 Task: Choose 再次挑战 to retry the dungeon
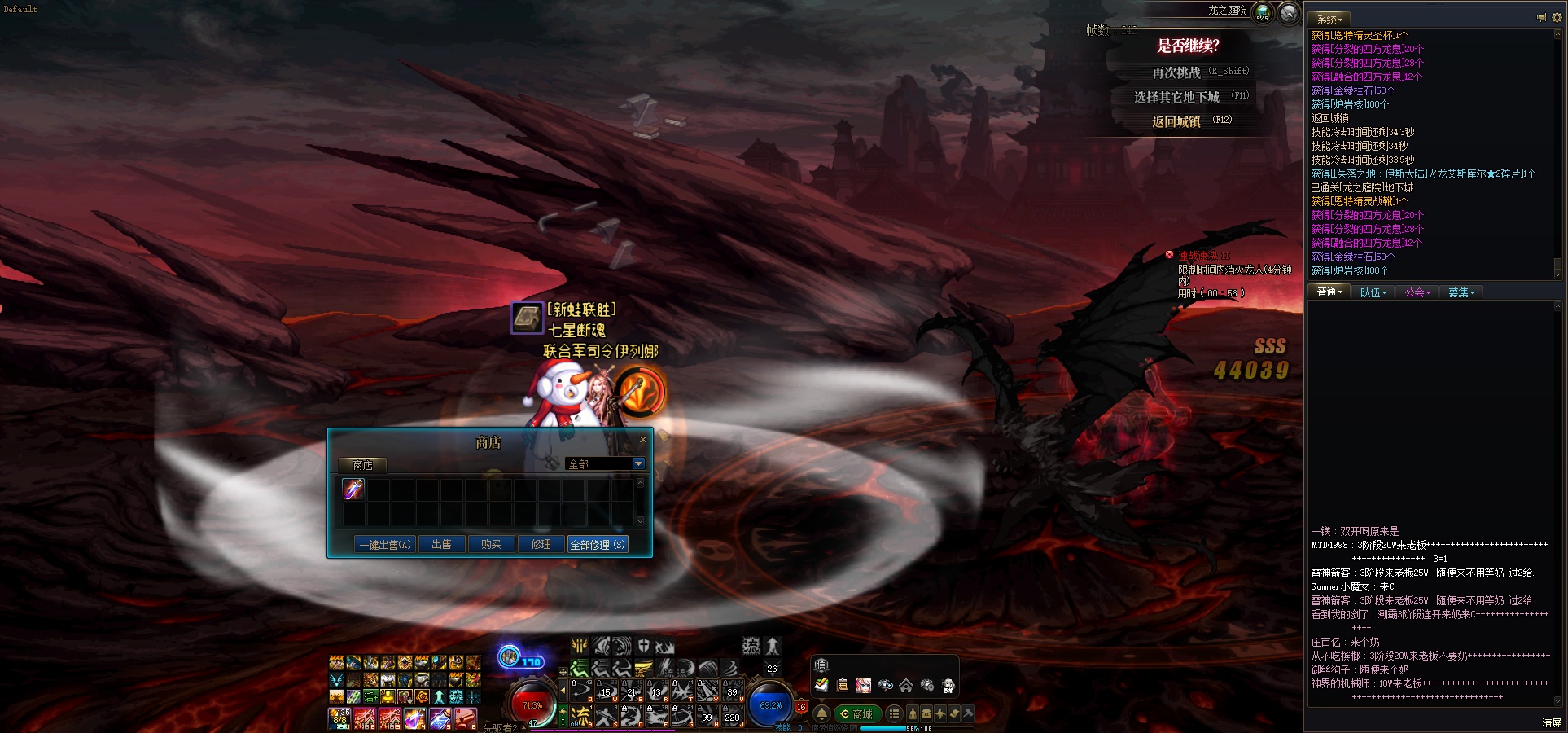point(1176,72)
